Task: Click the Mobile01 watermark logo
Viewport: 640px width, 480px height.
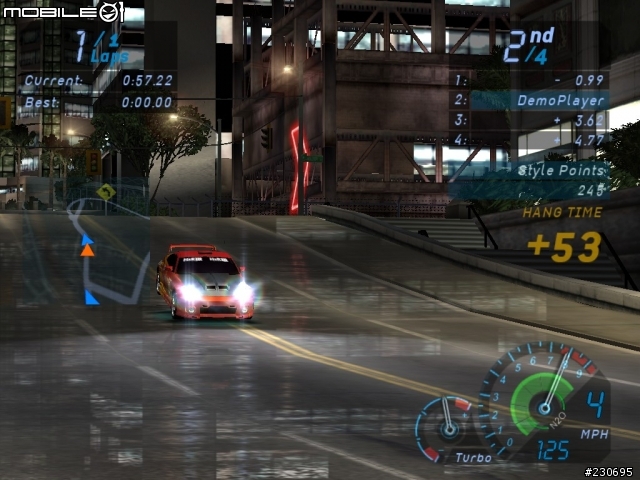Action: click(x=64, y=12)
